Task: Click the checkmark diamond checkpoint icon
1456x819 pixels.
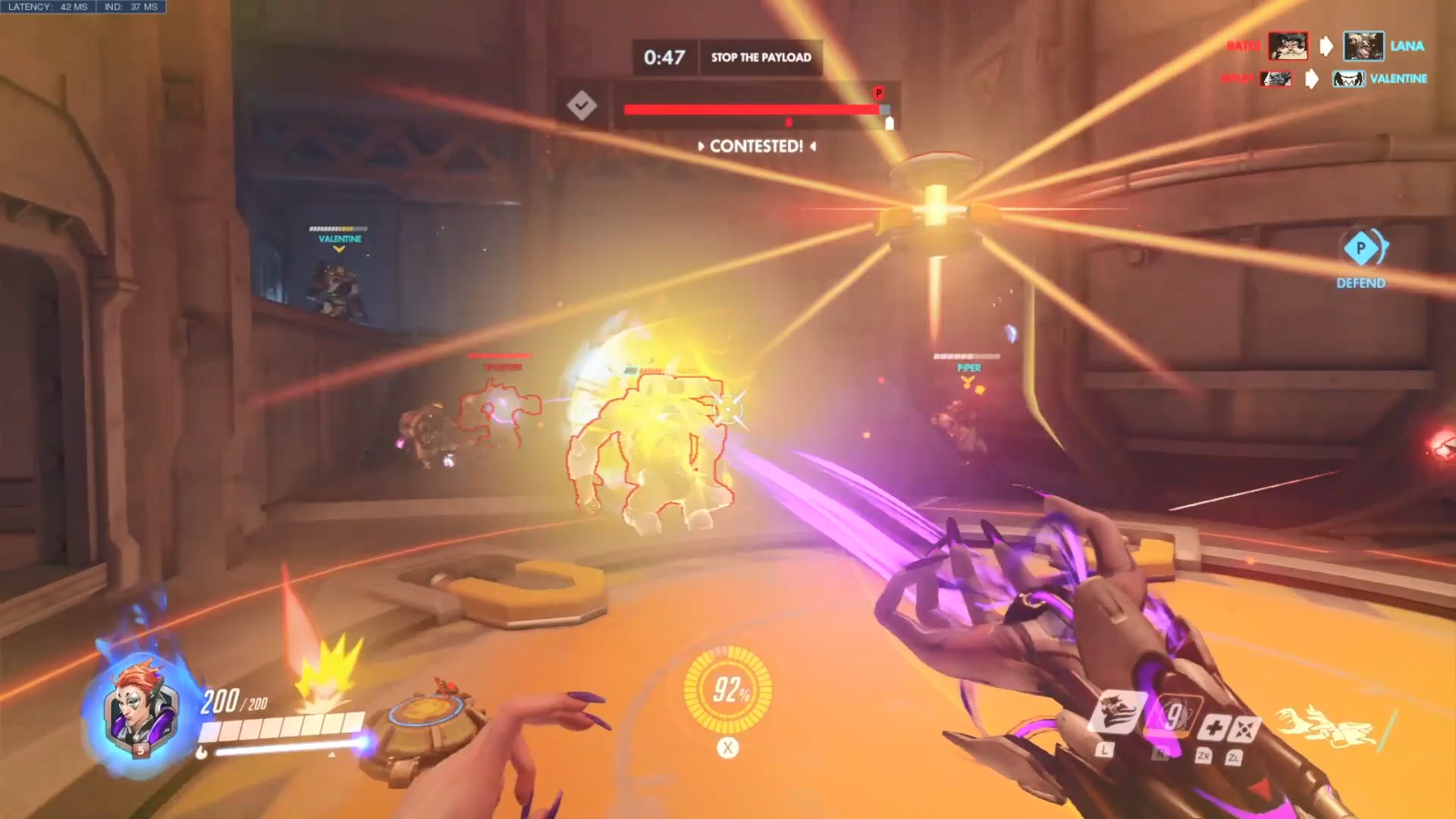Action: pos(582,105)
